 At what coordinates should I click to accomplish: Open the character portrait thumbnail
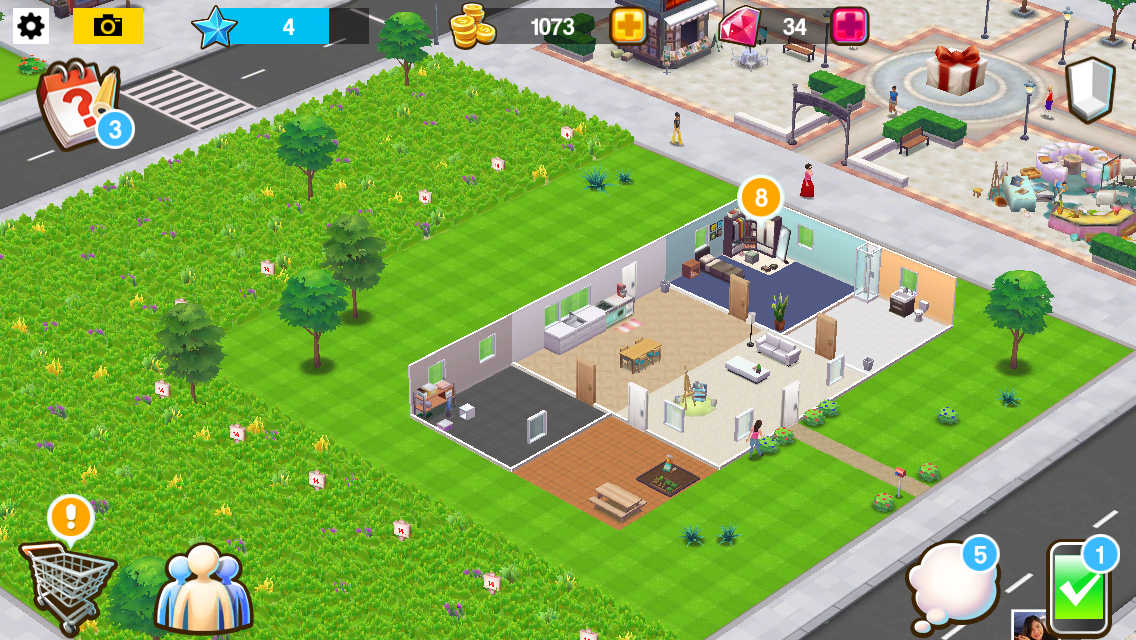(x=1029, y=627)
